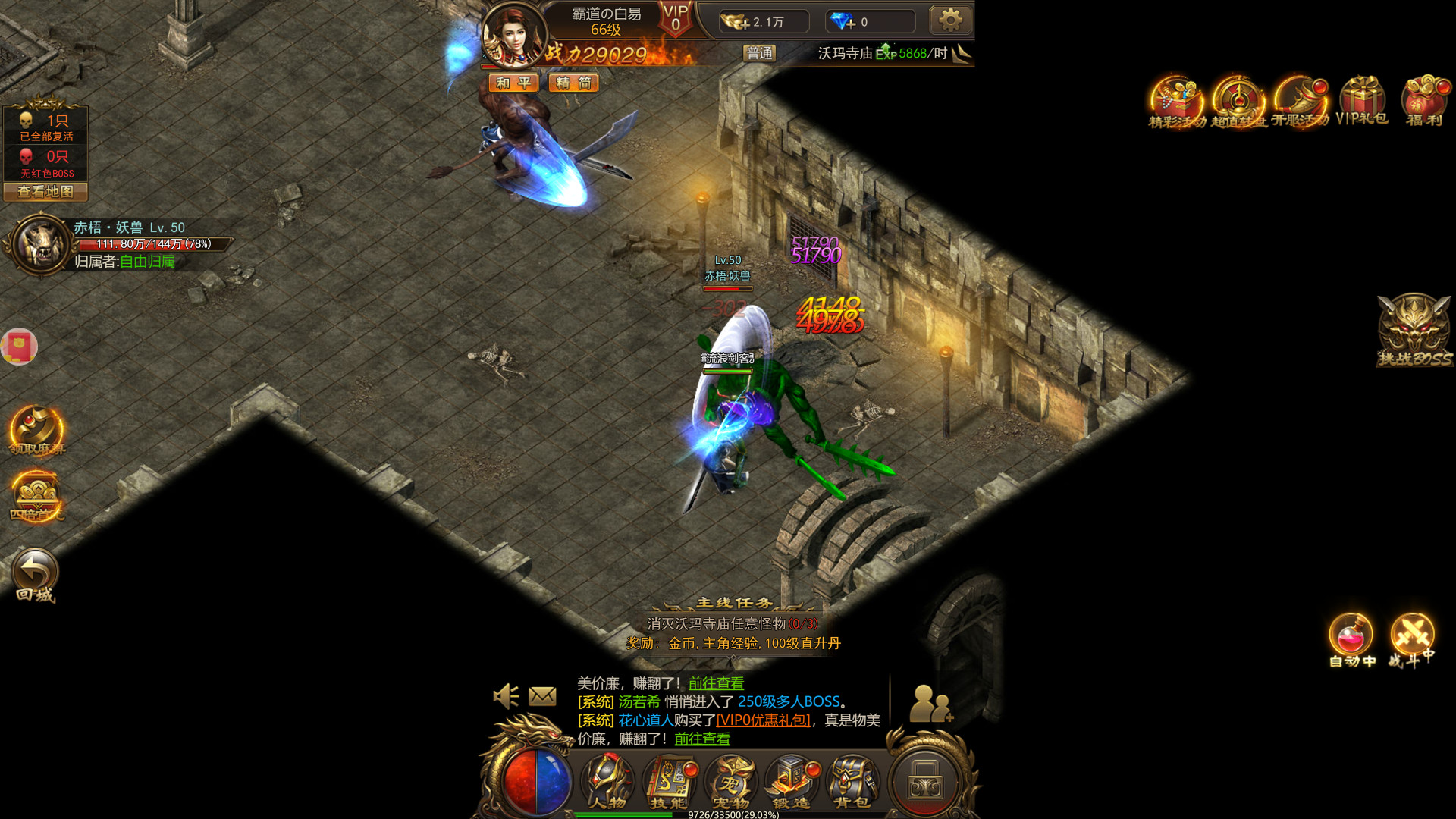Toggle 精简 simplified display mode
This screenshot has height=819, width=1456.
tap(573, 83)
